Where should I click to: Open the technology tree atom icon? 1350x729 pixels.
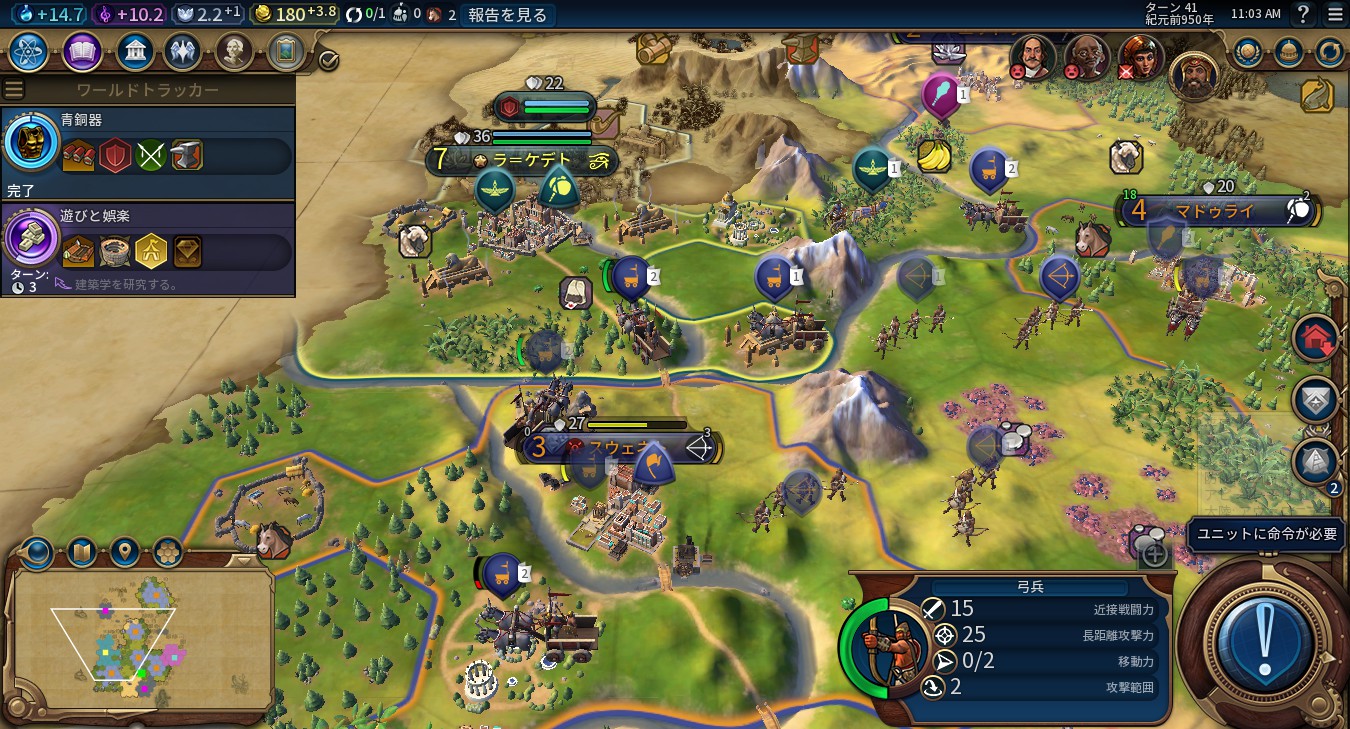point(29,52)
